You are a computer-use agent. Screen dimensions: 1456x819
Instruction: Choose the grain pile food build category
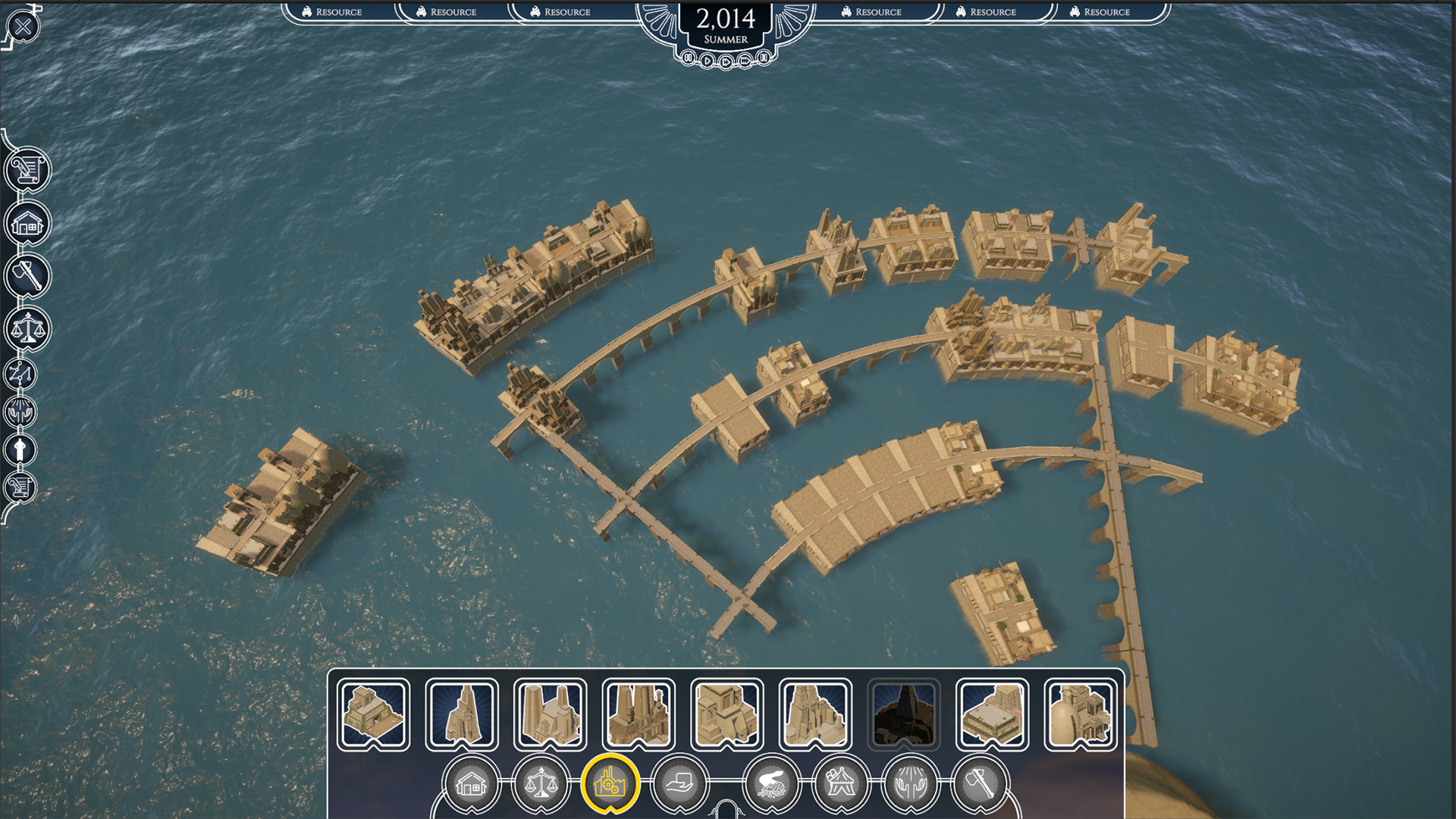[771, 784]
